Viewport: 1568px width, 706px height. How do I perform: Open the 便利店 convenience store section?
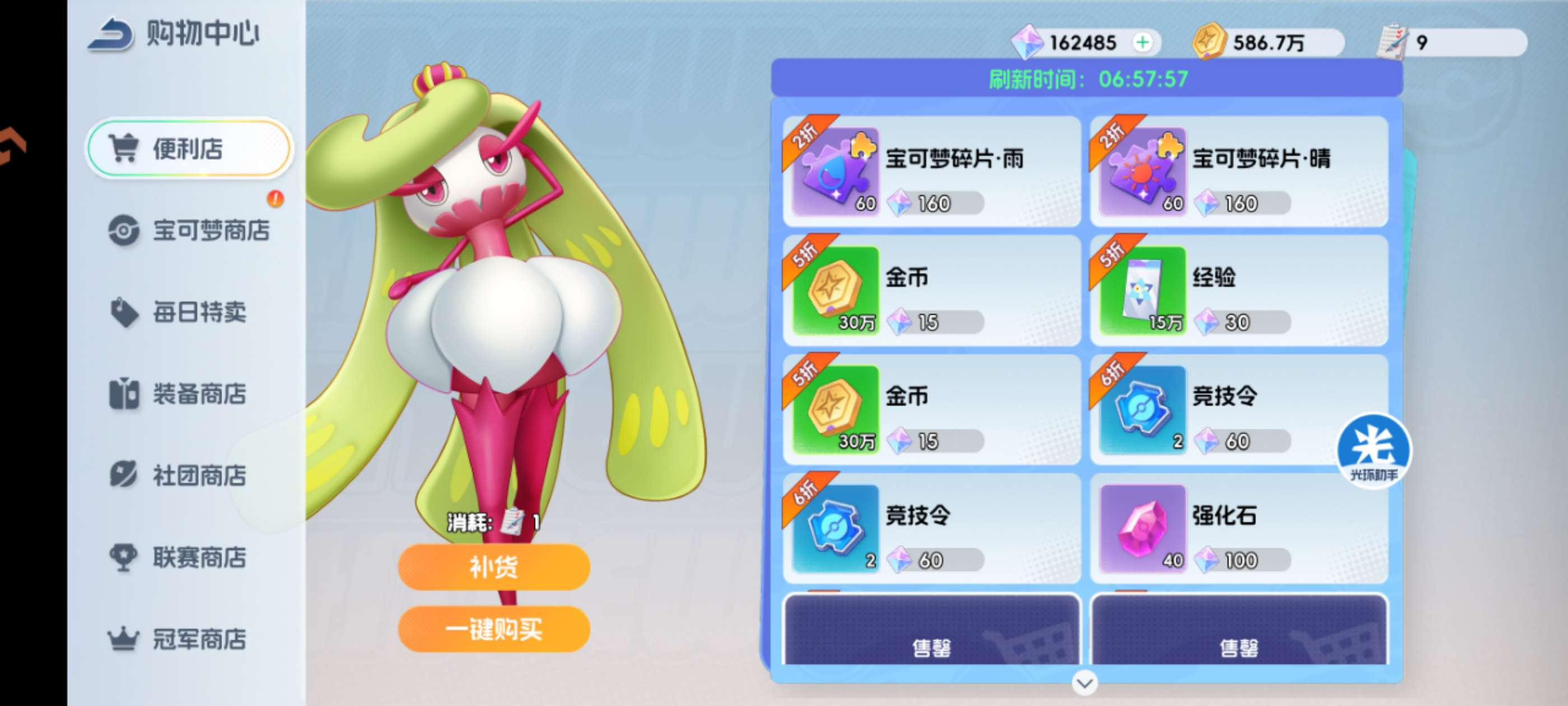pyautogui.click(x=189, y=148)
